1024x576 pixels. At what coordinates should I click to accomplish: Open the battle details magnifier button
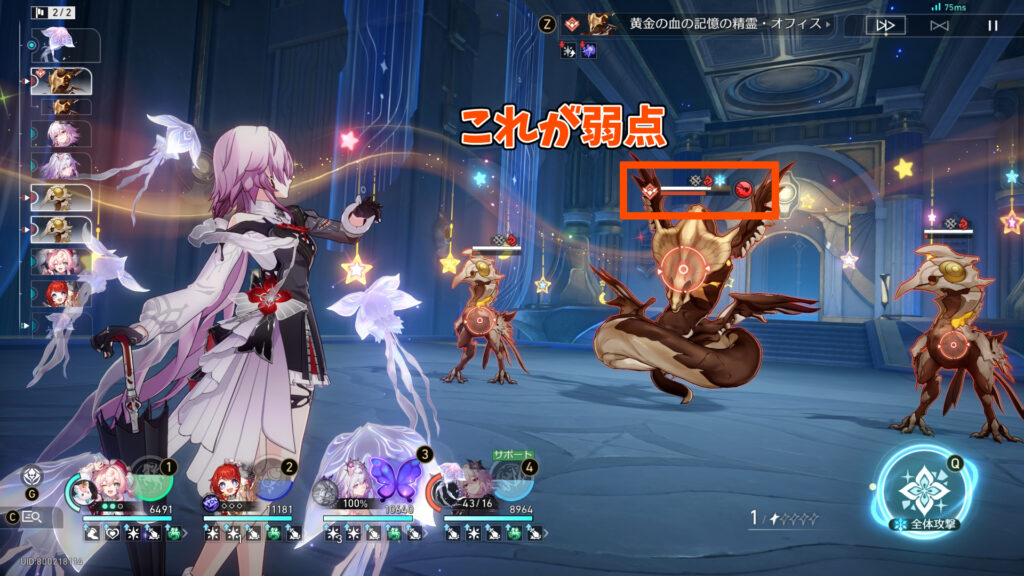point(31,517)
